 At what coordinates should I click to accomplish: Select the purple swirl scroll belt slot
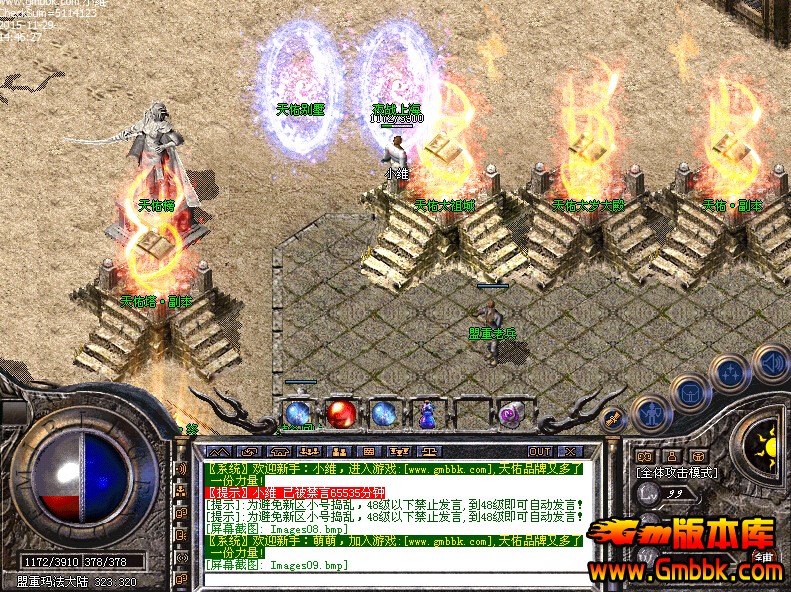click(513, 412)
